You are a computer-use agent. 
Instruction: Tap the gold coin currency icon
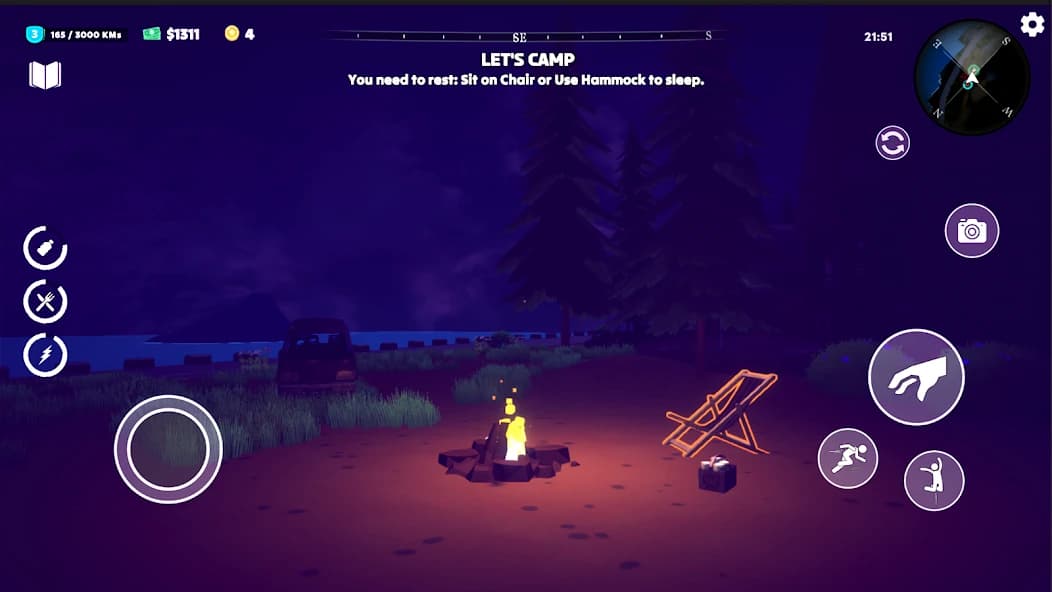point(232,34)
